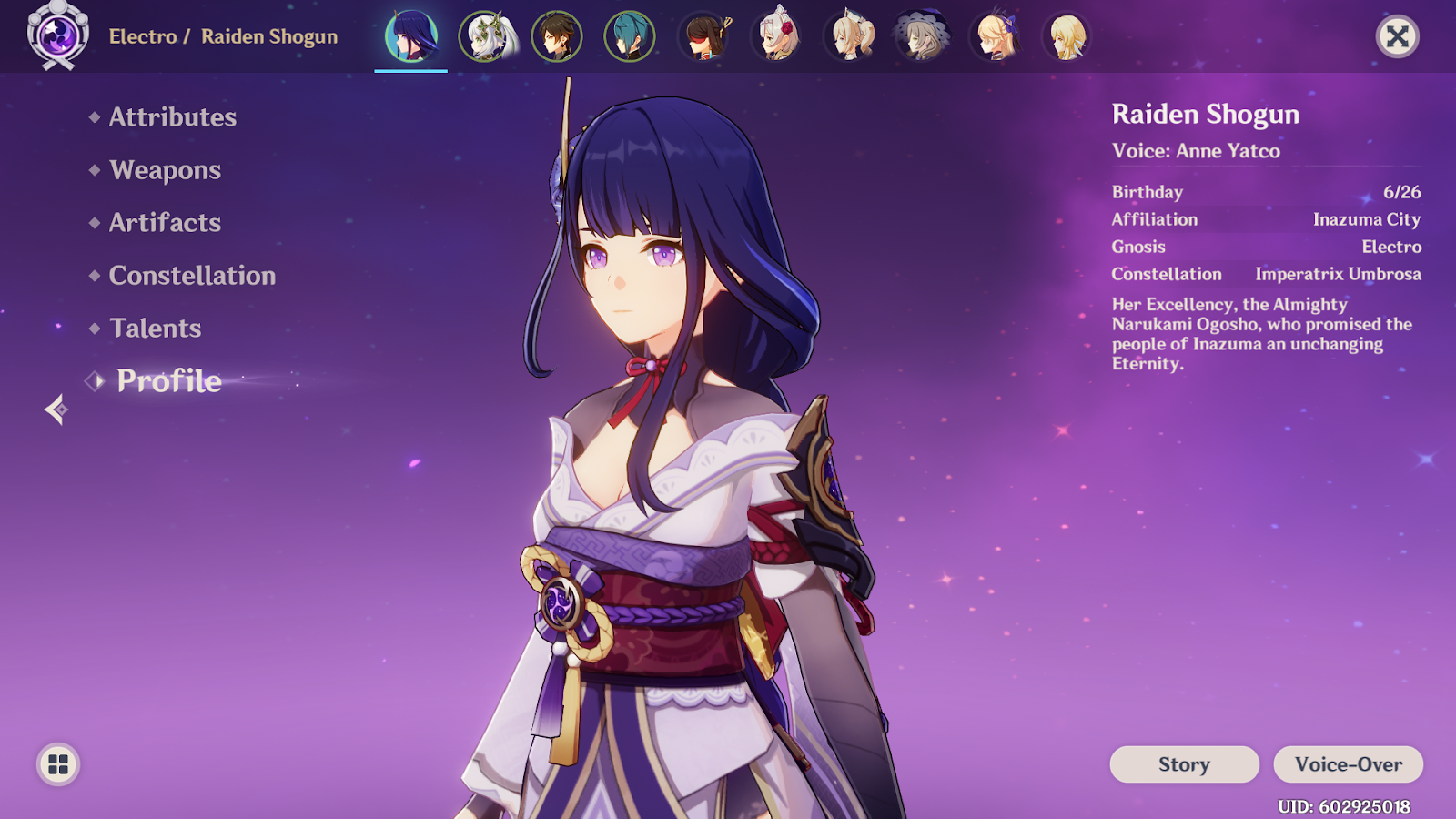Pick Beidou's portrait with eyepatch
The image size is (1456, 819).
(x=704, y=36)
